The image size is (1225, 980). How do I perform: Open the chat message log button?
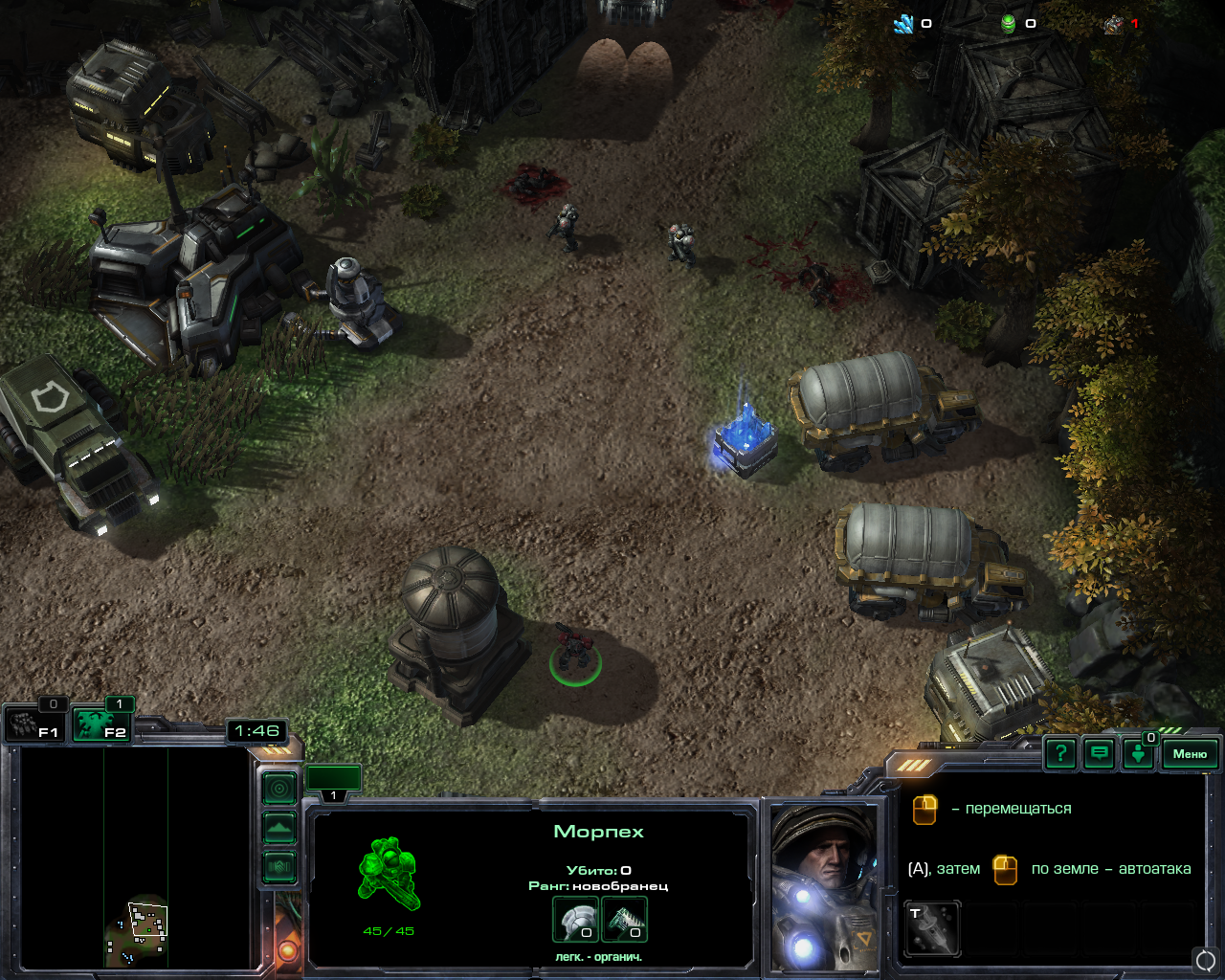1100,754
